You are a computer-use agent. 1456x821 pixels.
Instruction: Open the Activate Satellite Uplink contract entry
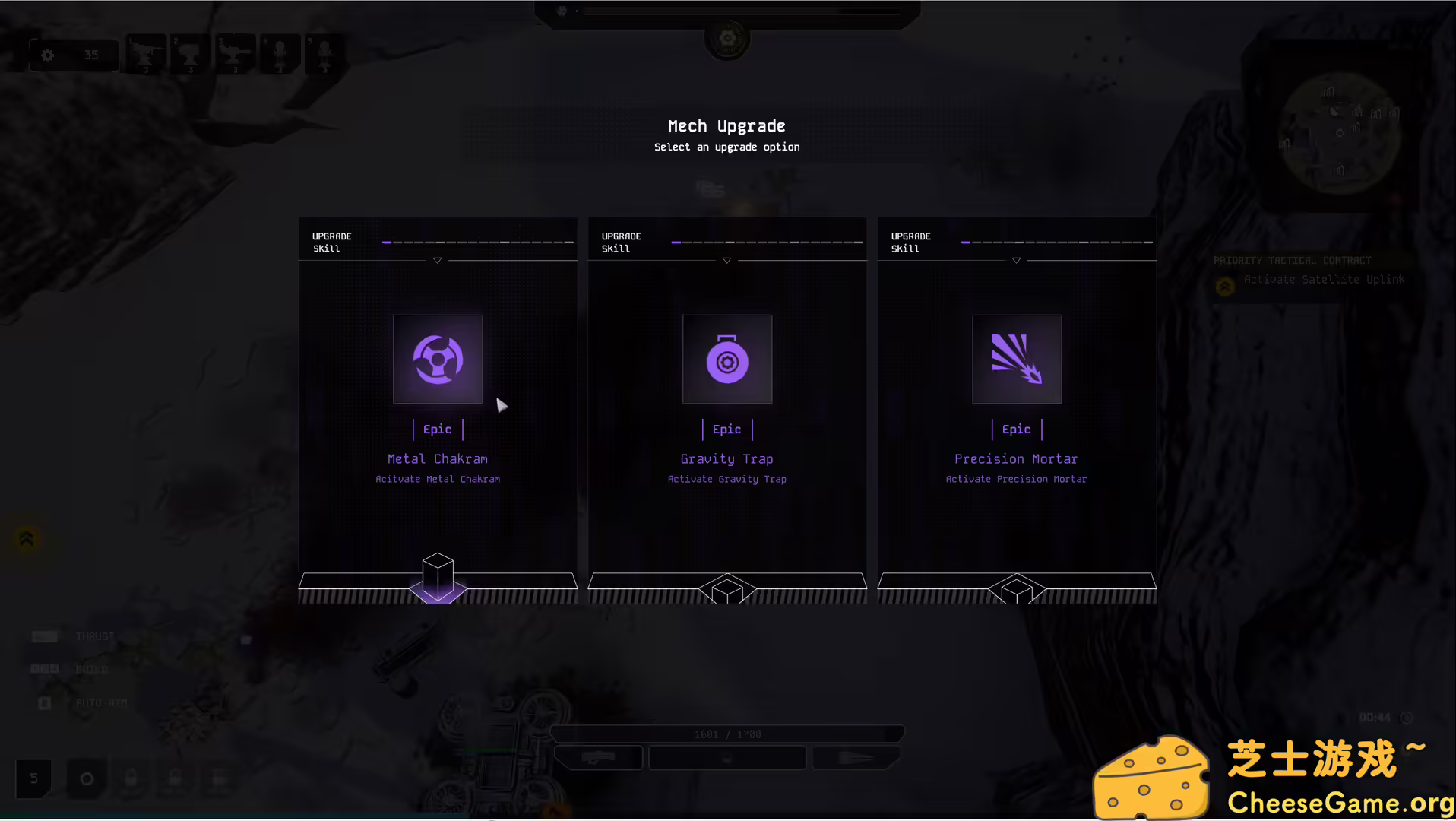[1324, 279]
